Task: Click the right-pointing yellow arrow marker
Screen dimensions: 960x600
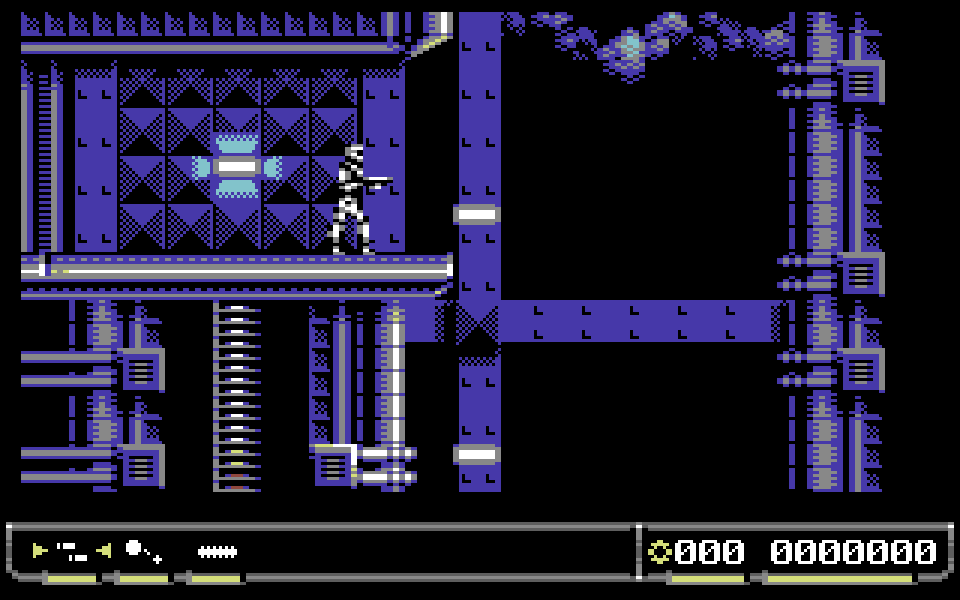Action: (x=40, y=550)
